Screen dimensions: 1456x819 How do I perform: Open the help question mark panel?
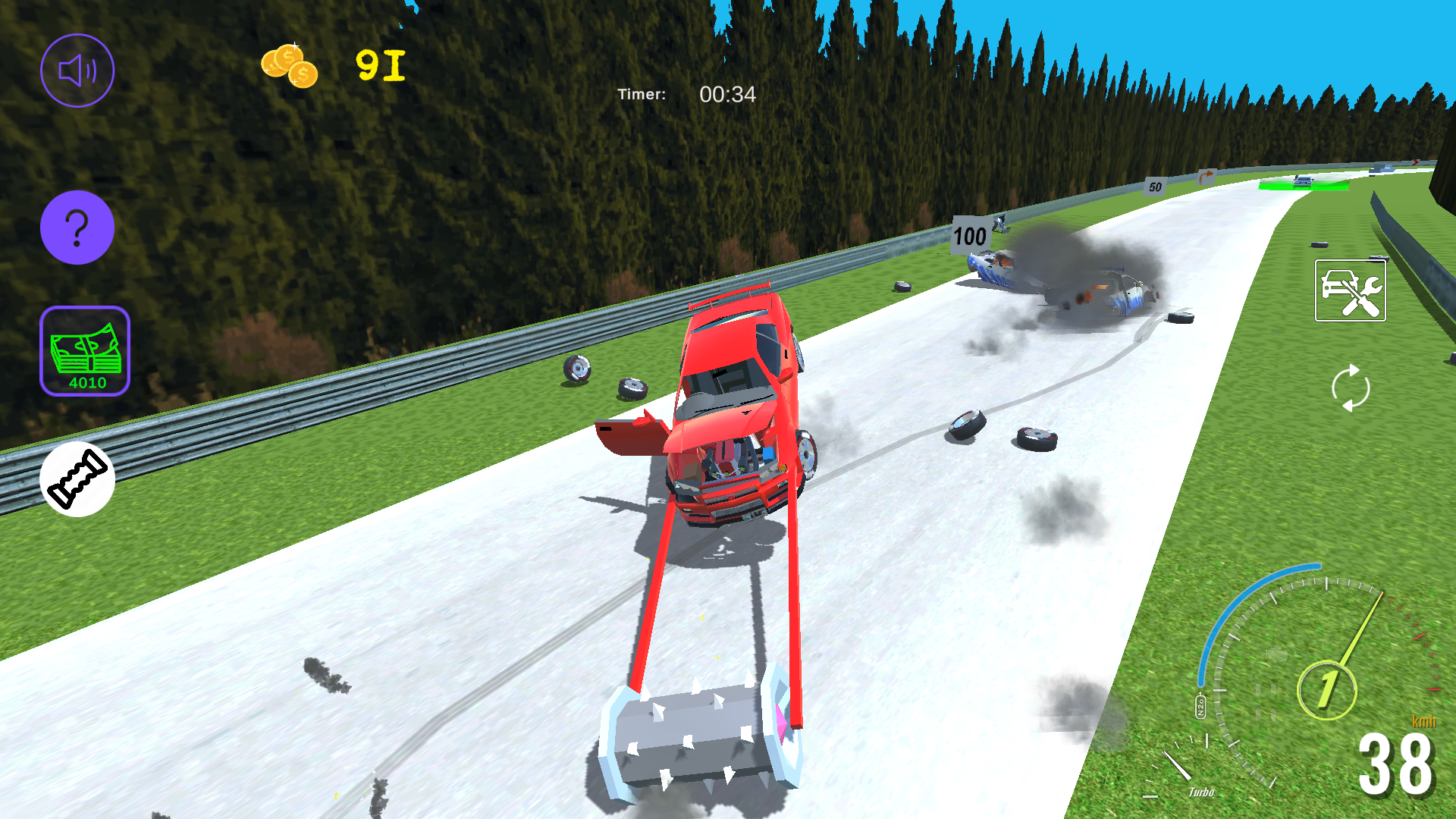(x=77, y=227)
